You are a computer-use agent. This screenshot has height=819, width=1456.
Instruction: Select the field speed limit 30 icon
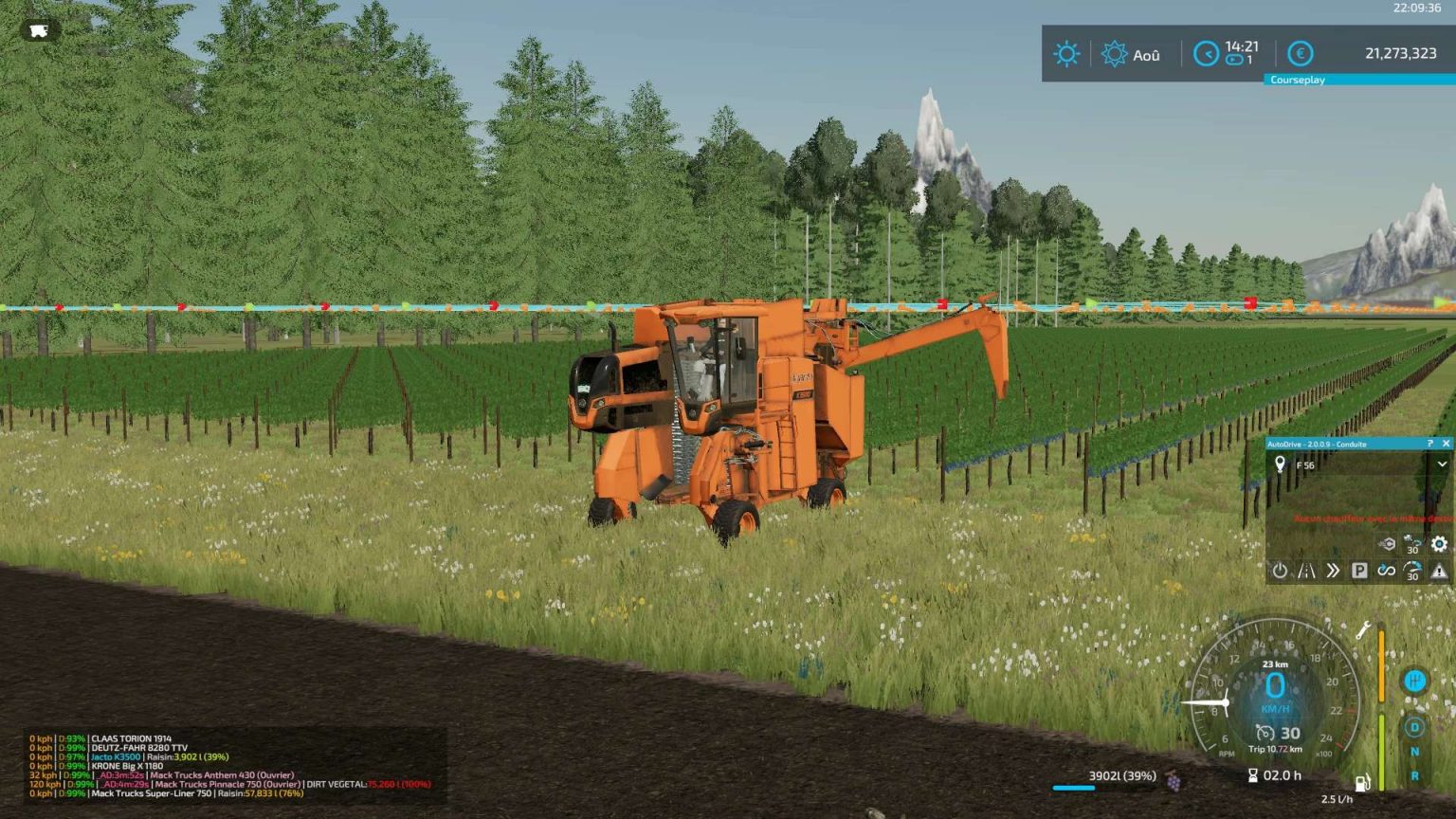tap(1413, 544)
